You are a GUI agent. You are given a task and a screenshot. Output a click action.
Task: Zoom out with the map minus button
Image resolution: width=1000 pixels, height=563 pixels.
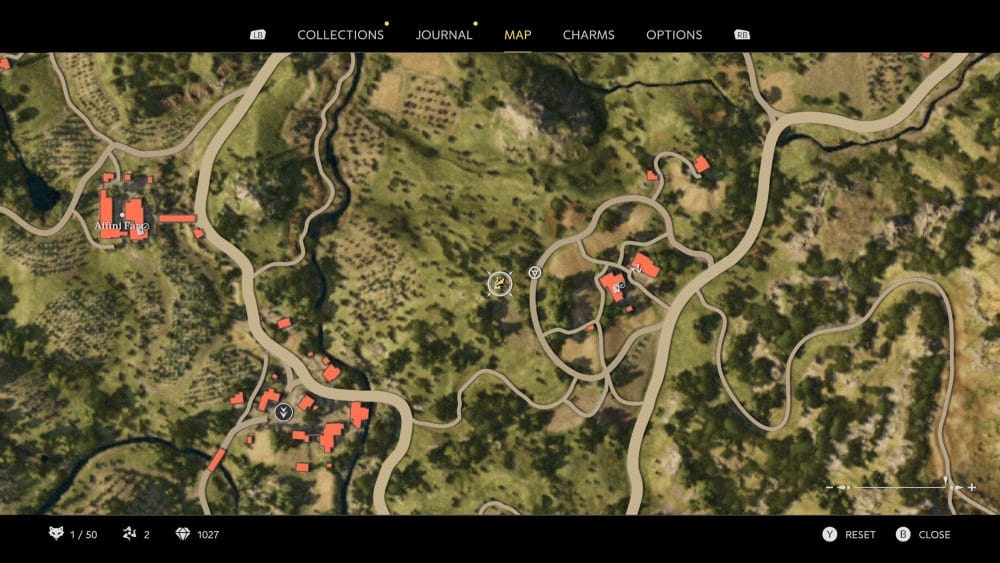(x=830, y=487)
